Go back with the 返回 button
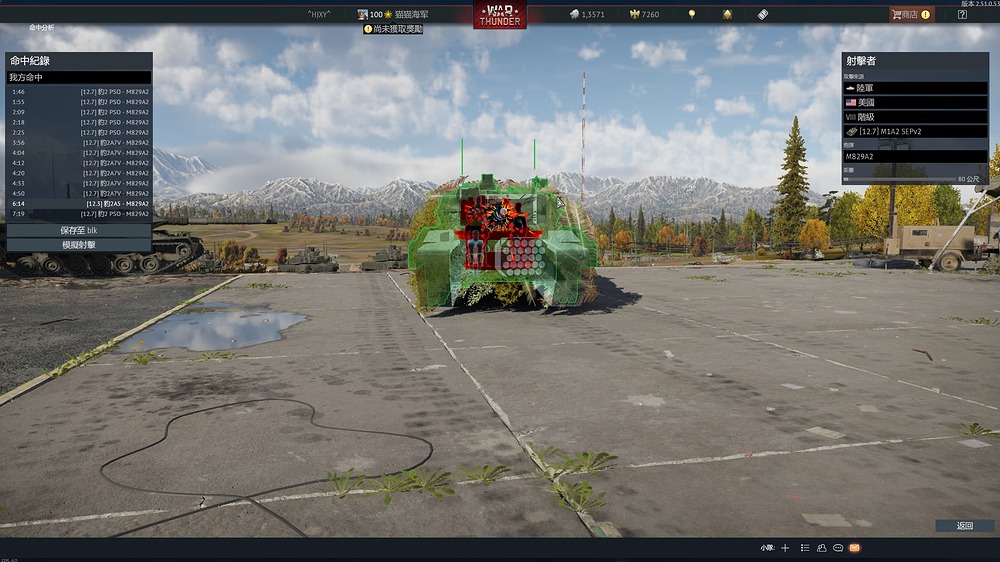The image size is (1000, 562). pyautogui.click(x=964, y=525)
